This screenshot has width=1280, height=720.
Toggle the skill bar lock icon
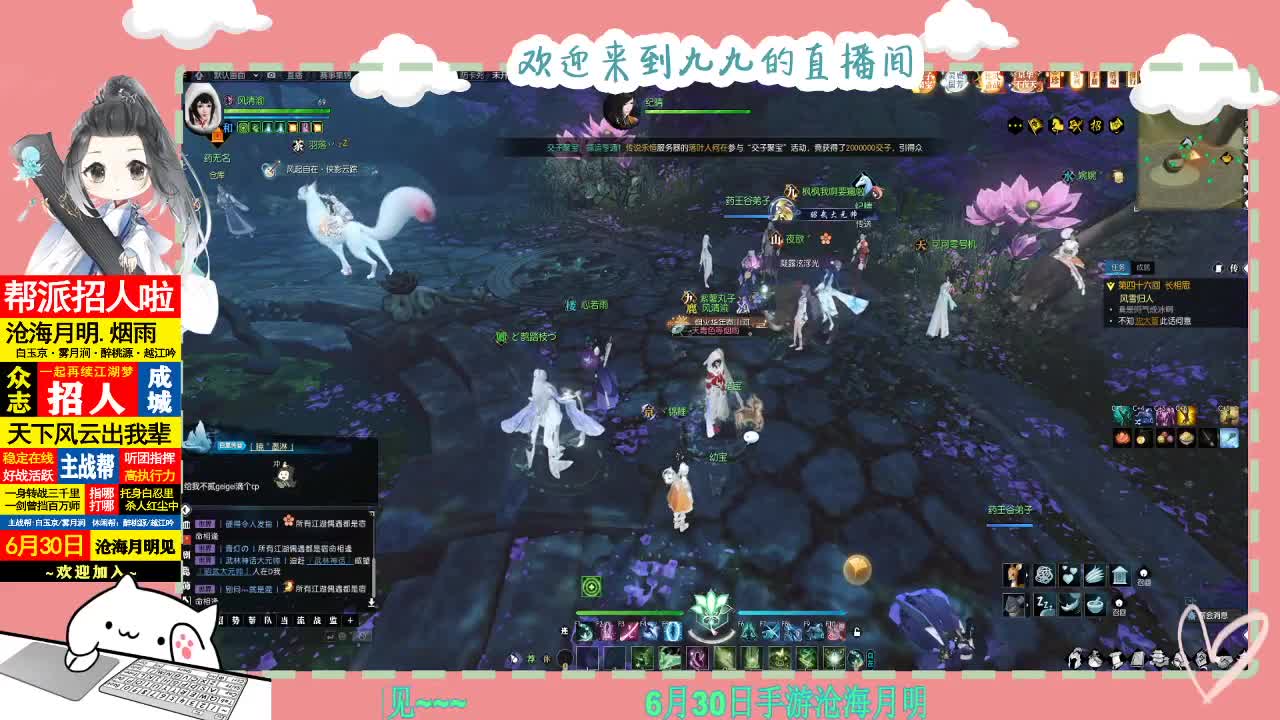click(x=857, y=633)
